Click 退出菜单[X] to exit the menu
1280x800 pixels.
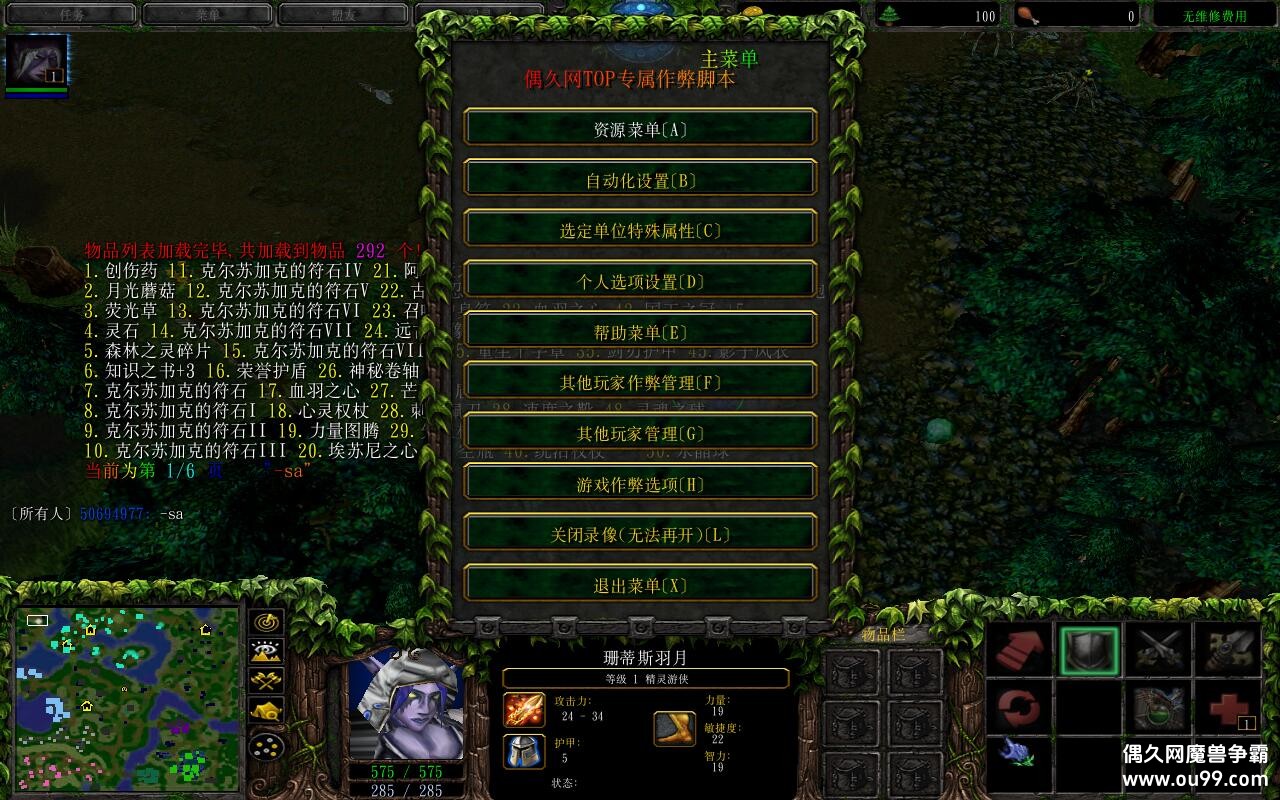[640, 584]
